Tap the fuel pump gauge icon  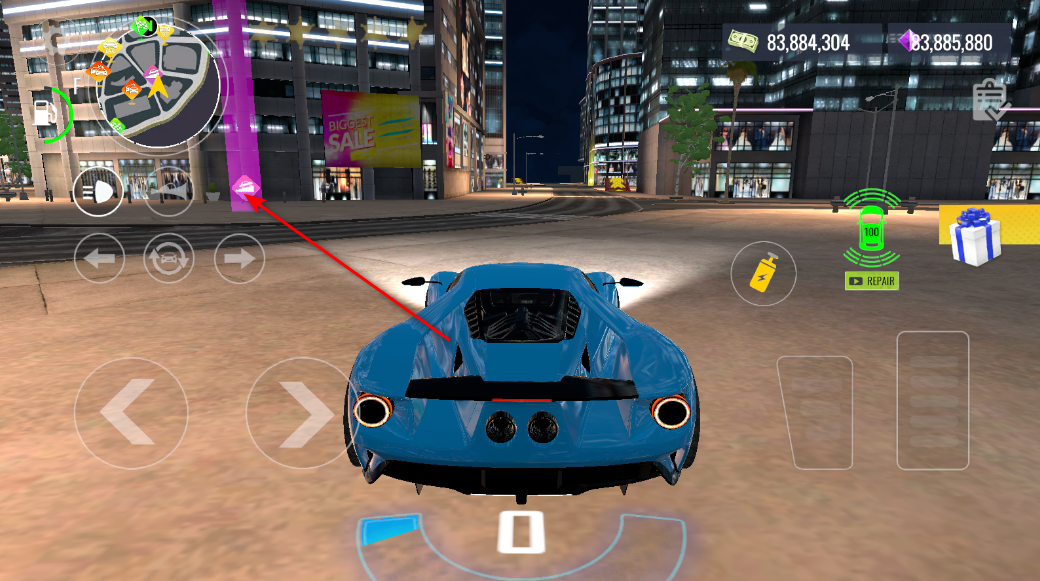45,113
